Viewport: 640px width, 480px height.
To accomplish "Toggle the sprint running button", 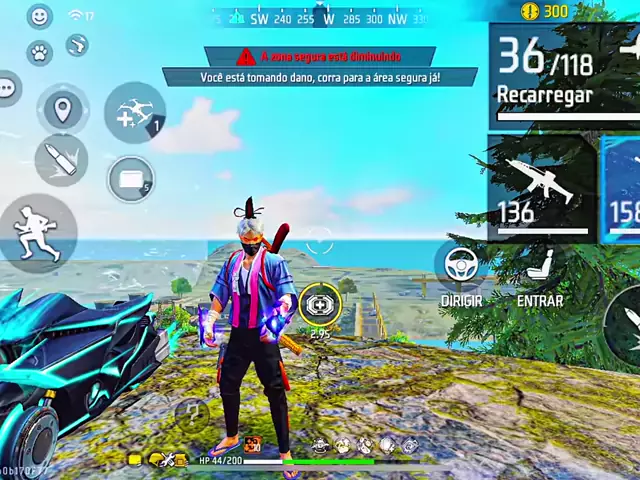I will click(x=37, y=234).
